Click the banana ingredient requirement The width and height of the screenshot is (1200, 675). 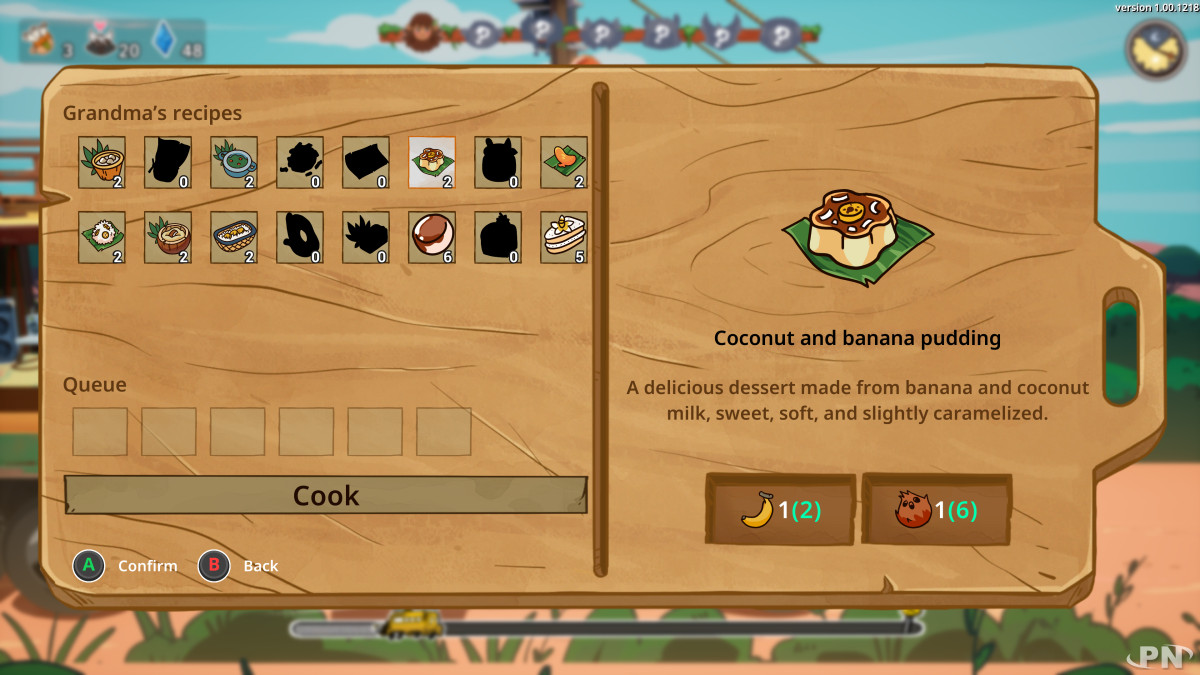pos(780,510)
